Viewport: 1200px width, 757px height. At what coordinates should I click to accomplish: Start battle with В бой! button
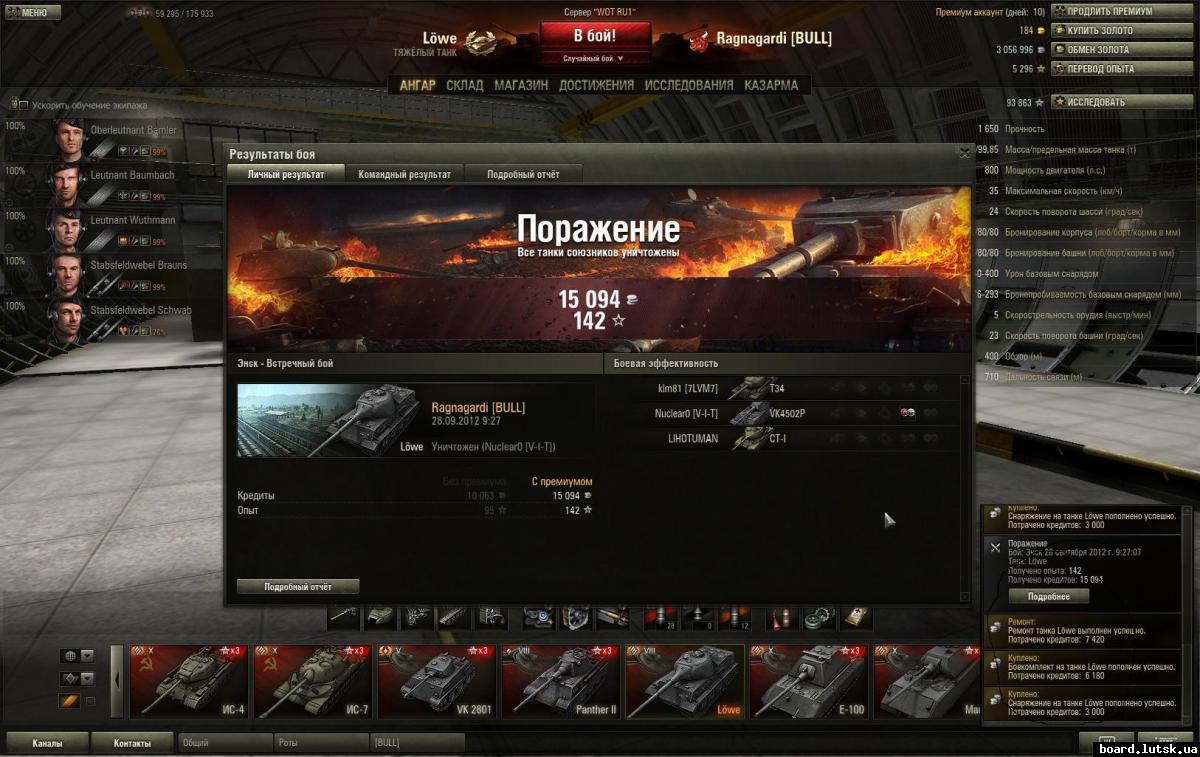(x=595, y=37)
